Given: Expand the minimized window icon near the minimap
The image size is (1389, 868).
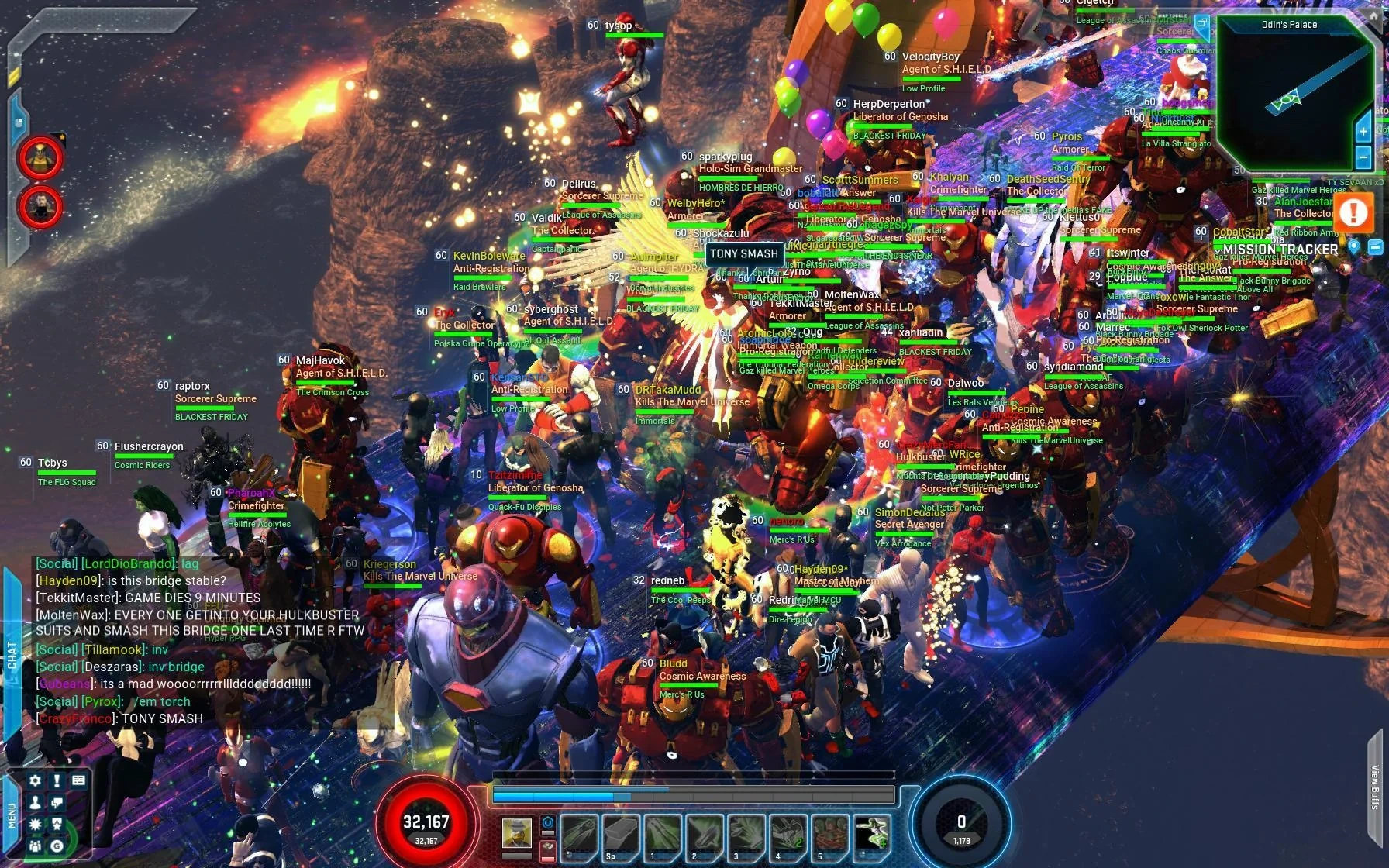Looking at the screenshot, I should coord(1204,24).
